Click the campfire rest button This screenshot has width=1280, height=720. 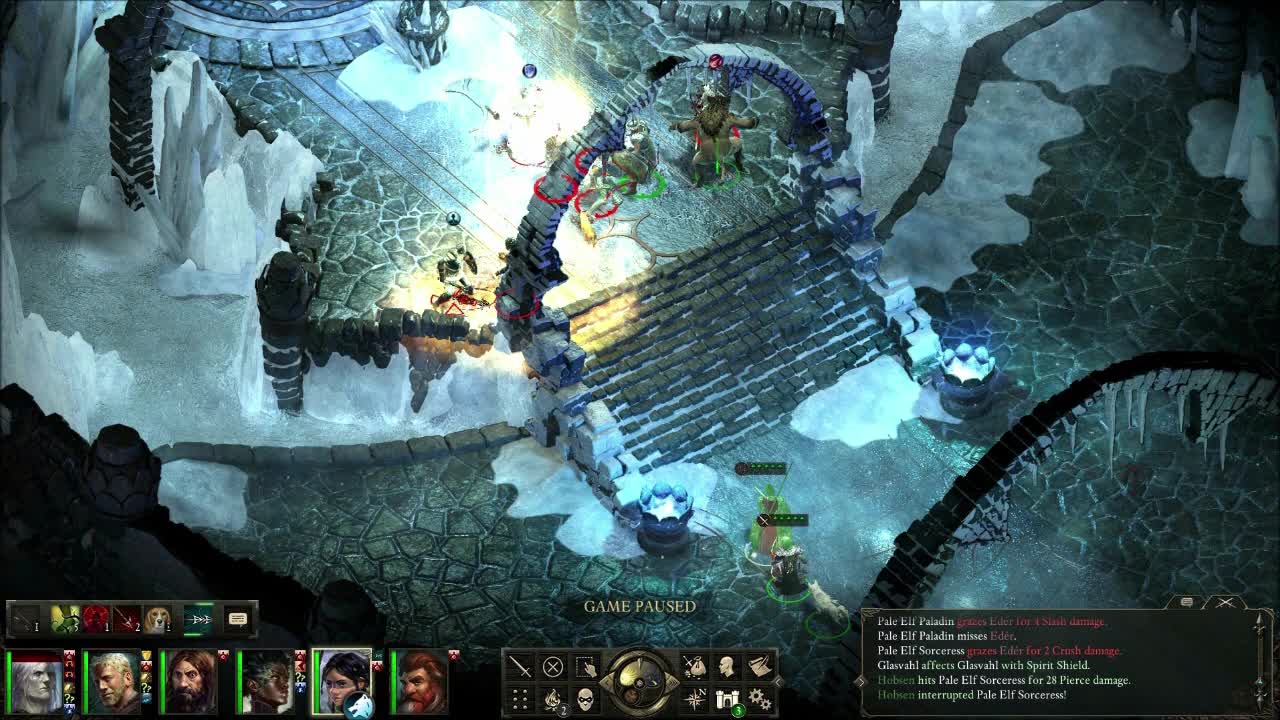point(552,698)
